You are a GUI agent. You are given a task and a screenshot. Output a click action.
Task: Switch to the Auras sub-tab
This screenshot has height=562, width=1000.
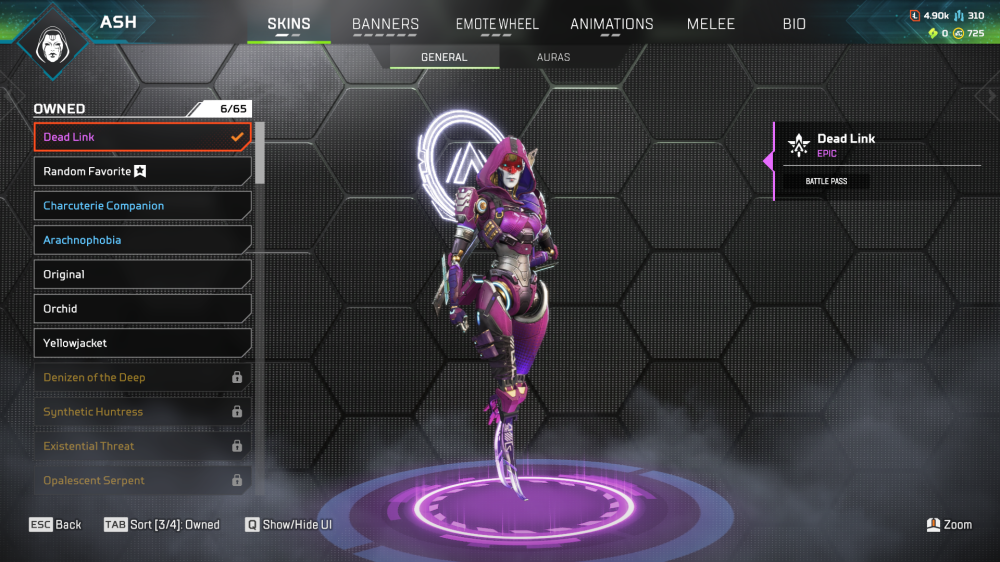(x=553, y=57)
